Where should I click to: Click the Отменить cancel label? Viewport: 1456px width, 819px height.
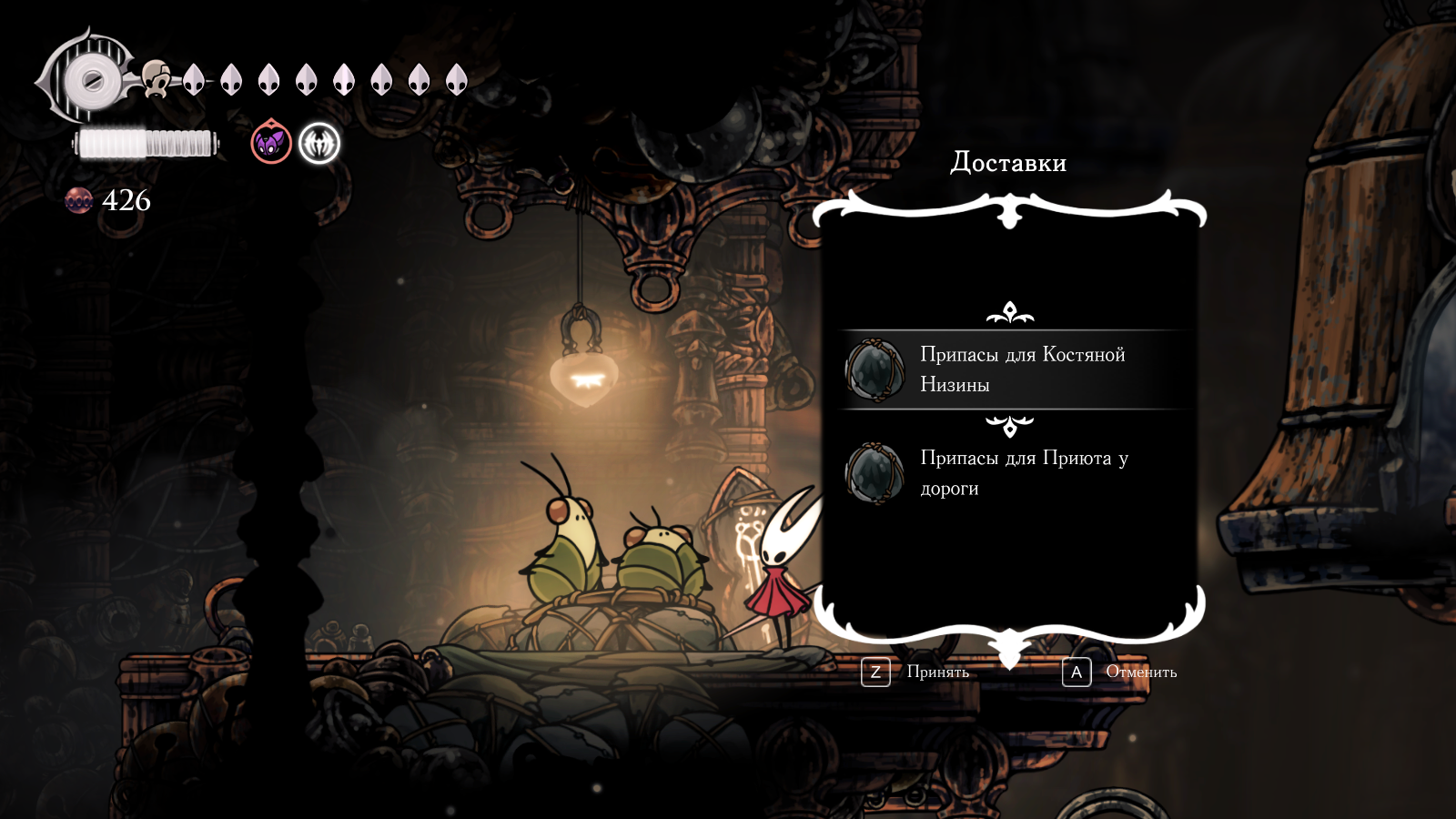[x=1141, y=672]
